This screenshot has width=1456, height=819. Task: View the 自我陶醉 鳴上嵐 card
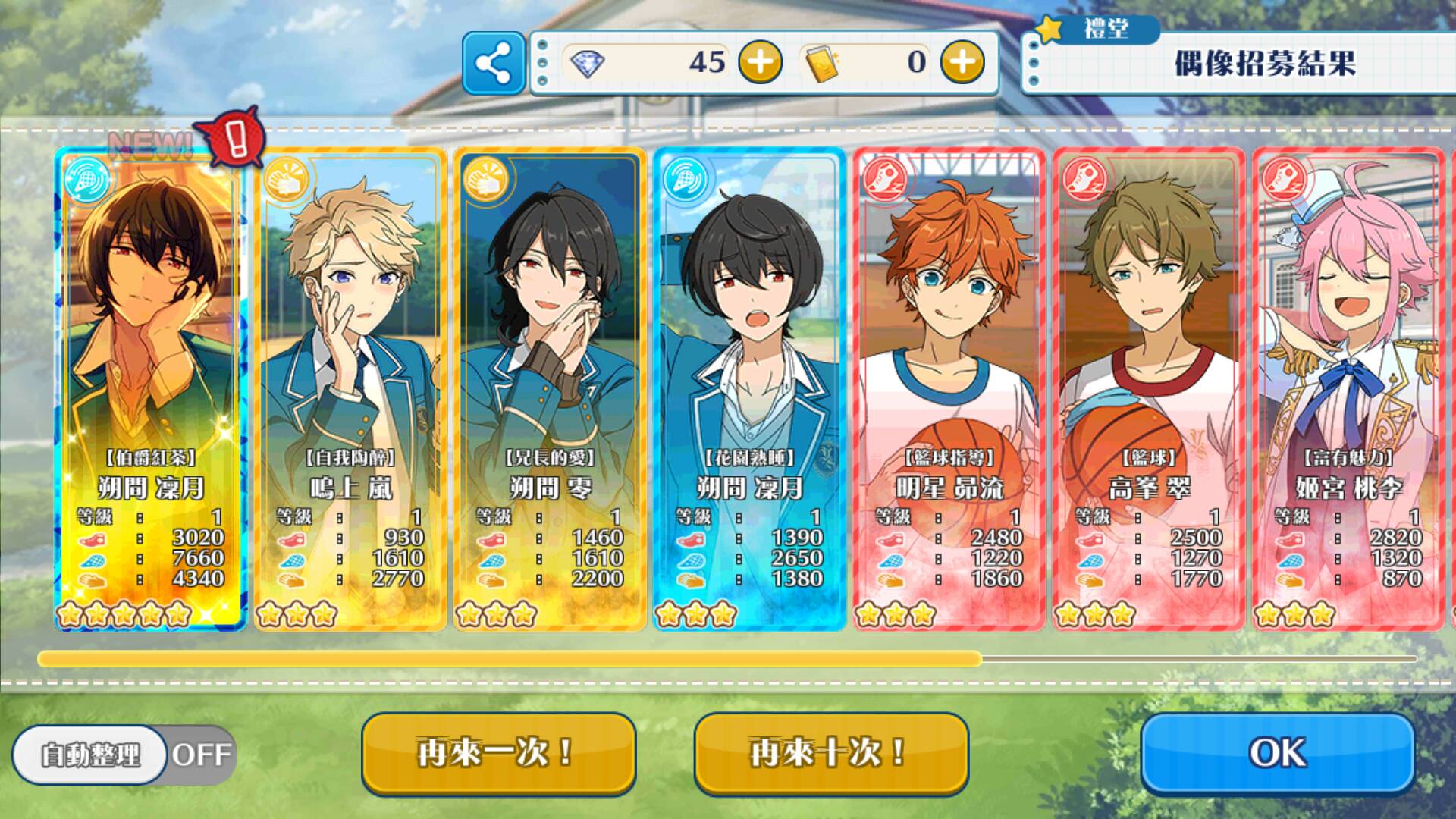click(x=350, y=388)
